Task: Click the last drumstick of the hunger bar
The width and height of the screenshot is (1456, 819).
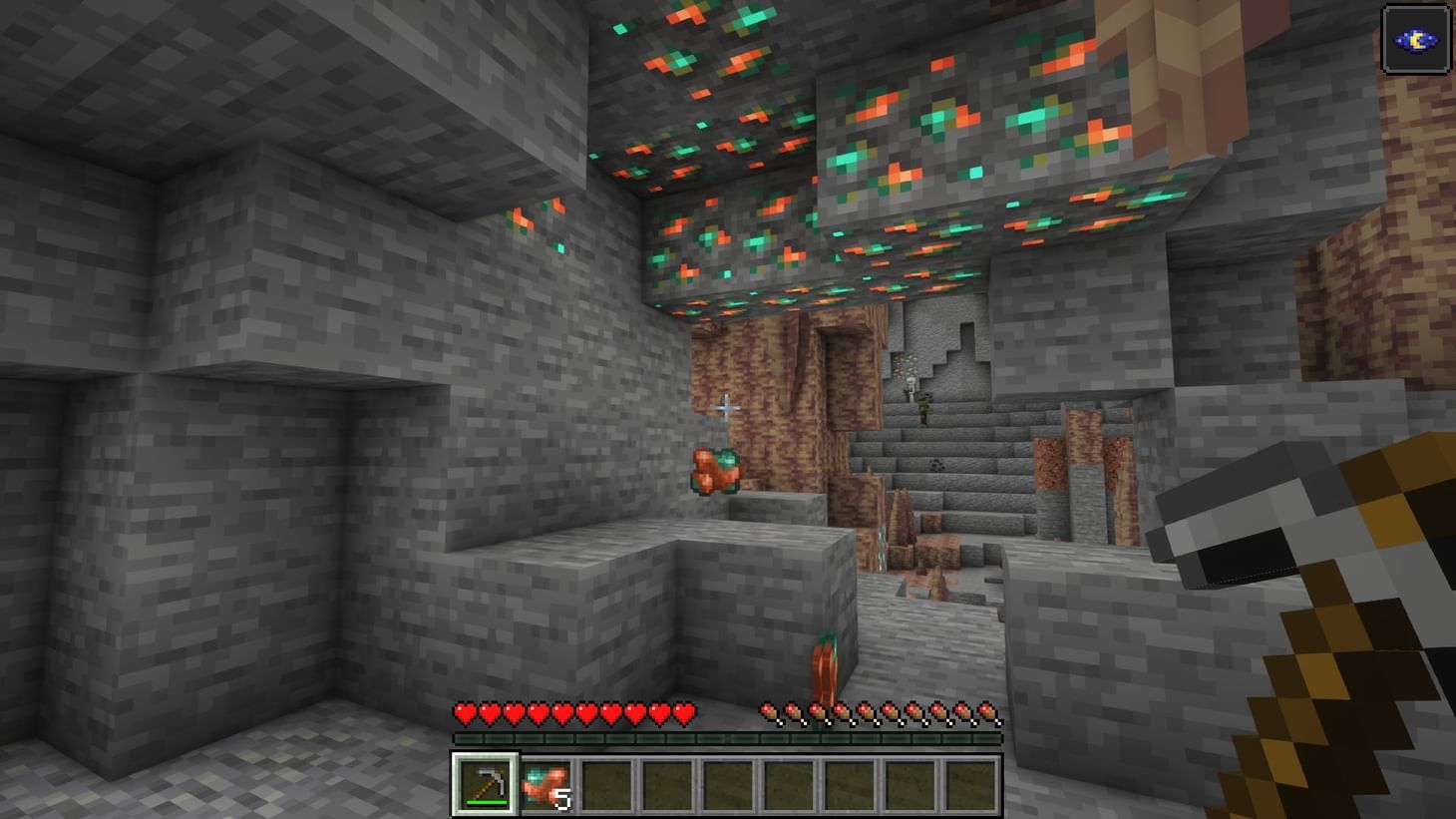Action: (992, 711)
